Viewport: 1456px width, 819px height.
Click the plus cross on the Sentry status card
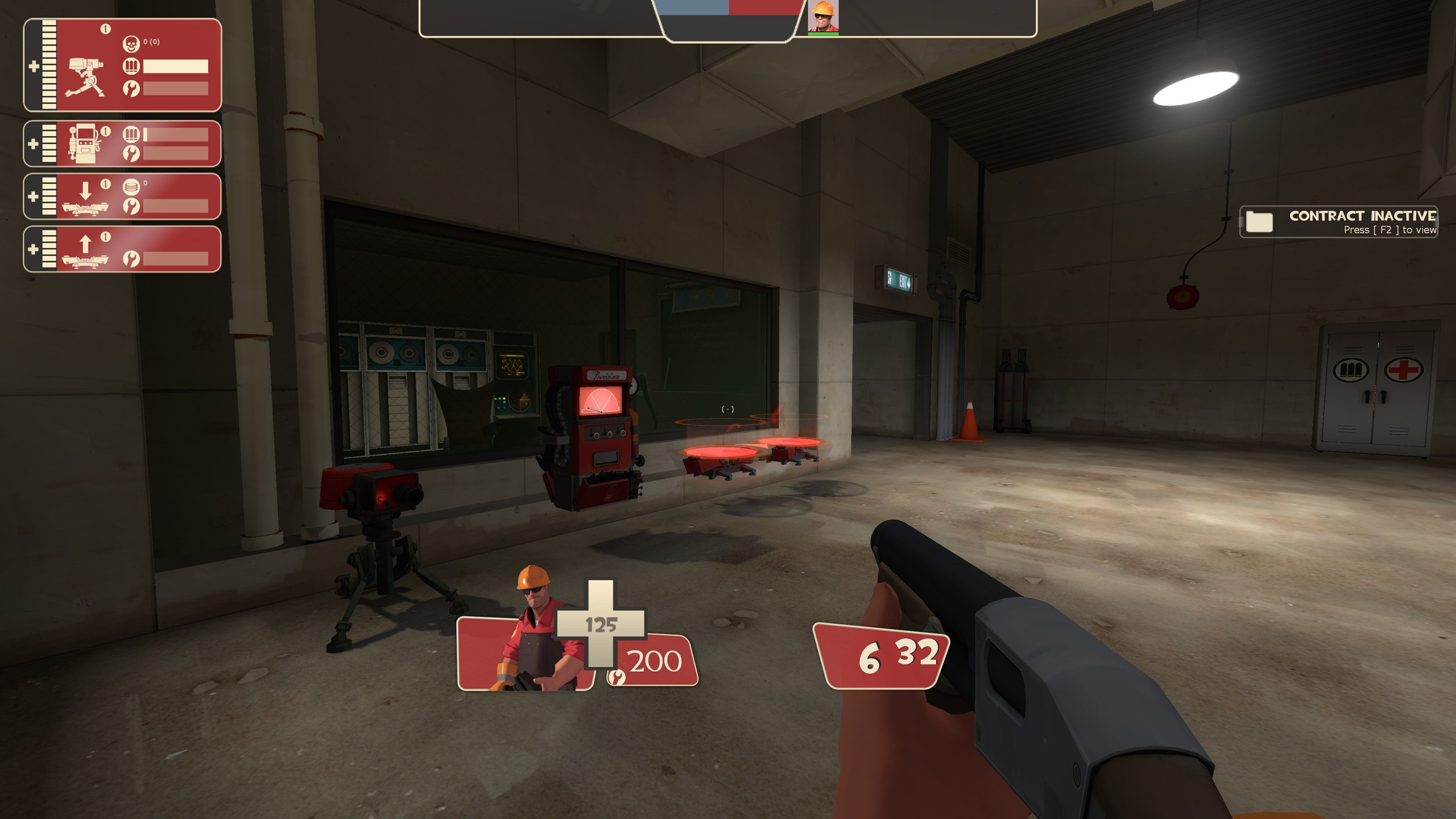pos(35,65)
